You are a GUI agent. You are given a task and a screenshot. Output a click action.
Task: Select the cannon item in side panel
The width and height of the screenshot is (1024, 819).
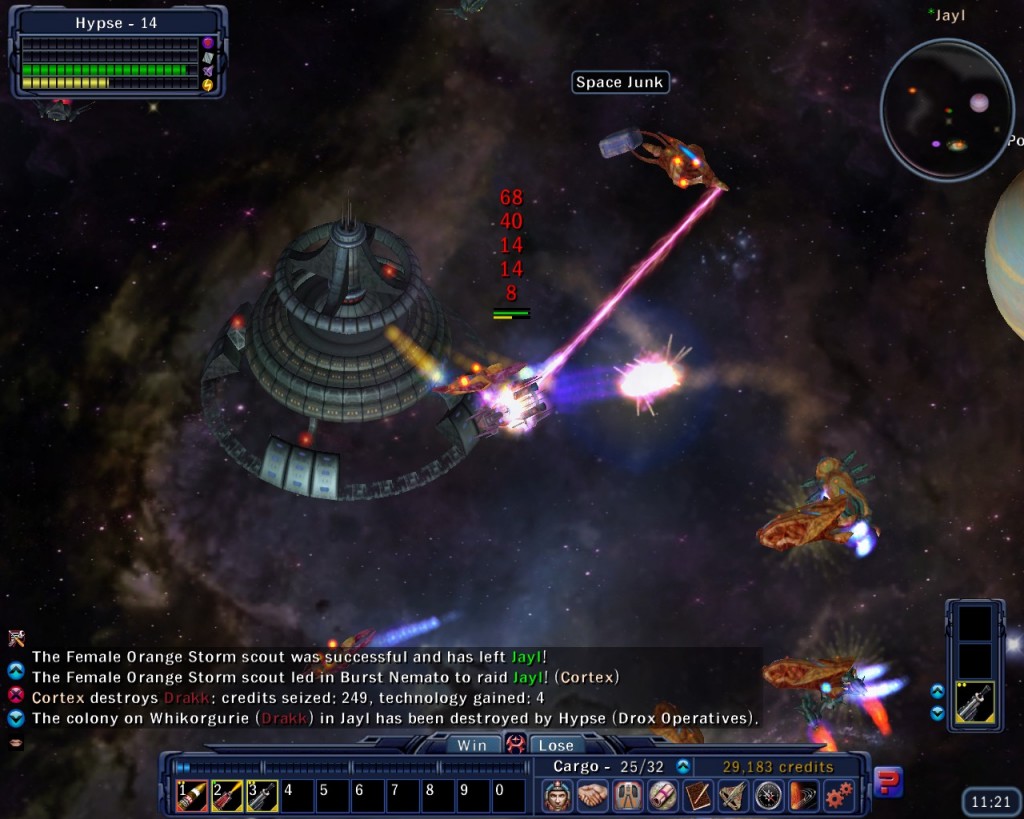(974, 703)
